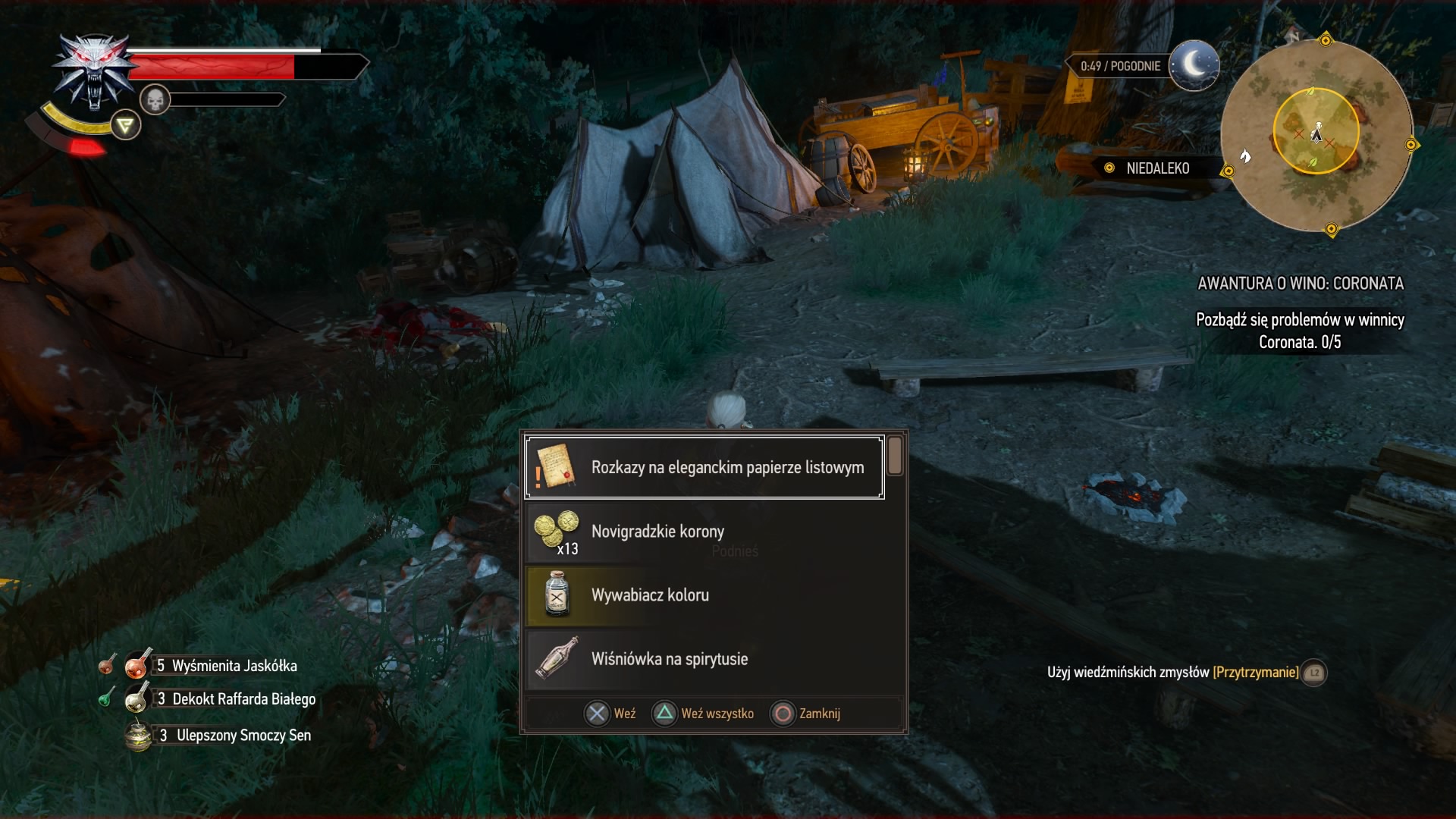Open the Awantura o wino: Coronata quest tracker
Screen dimensions: 1456x819
click(x=1300, y=284)
